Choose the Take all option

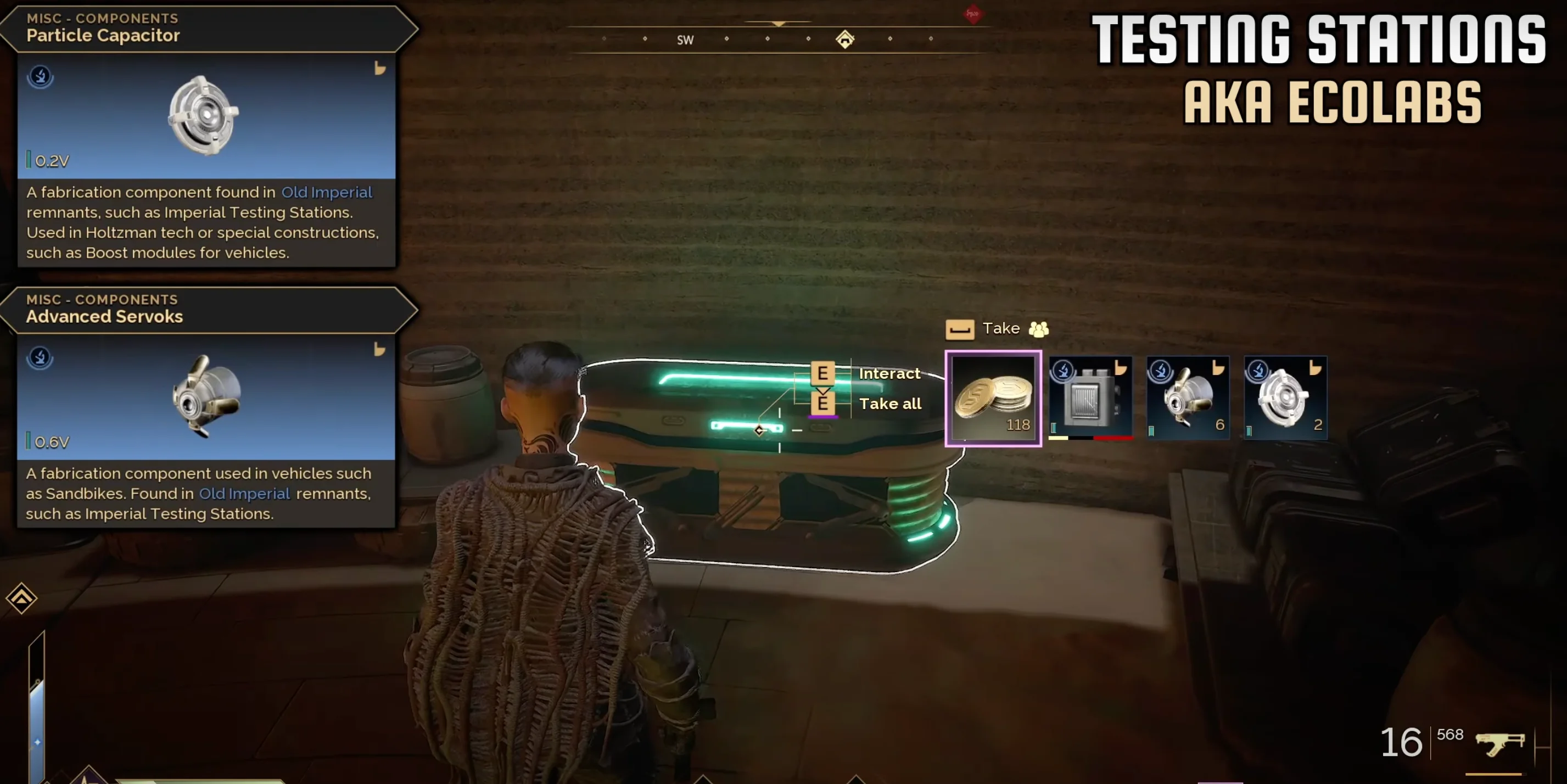coord(890,403)
